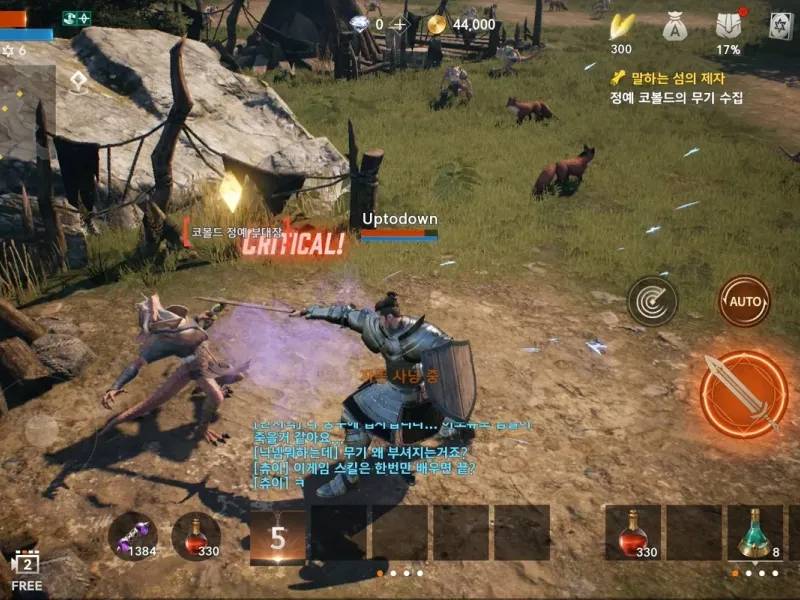Use the teal flask showing 8

754,532
